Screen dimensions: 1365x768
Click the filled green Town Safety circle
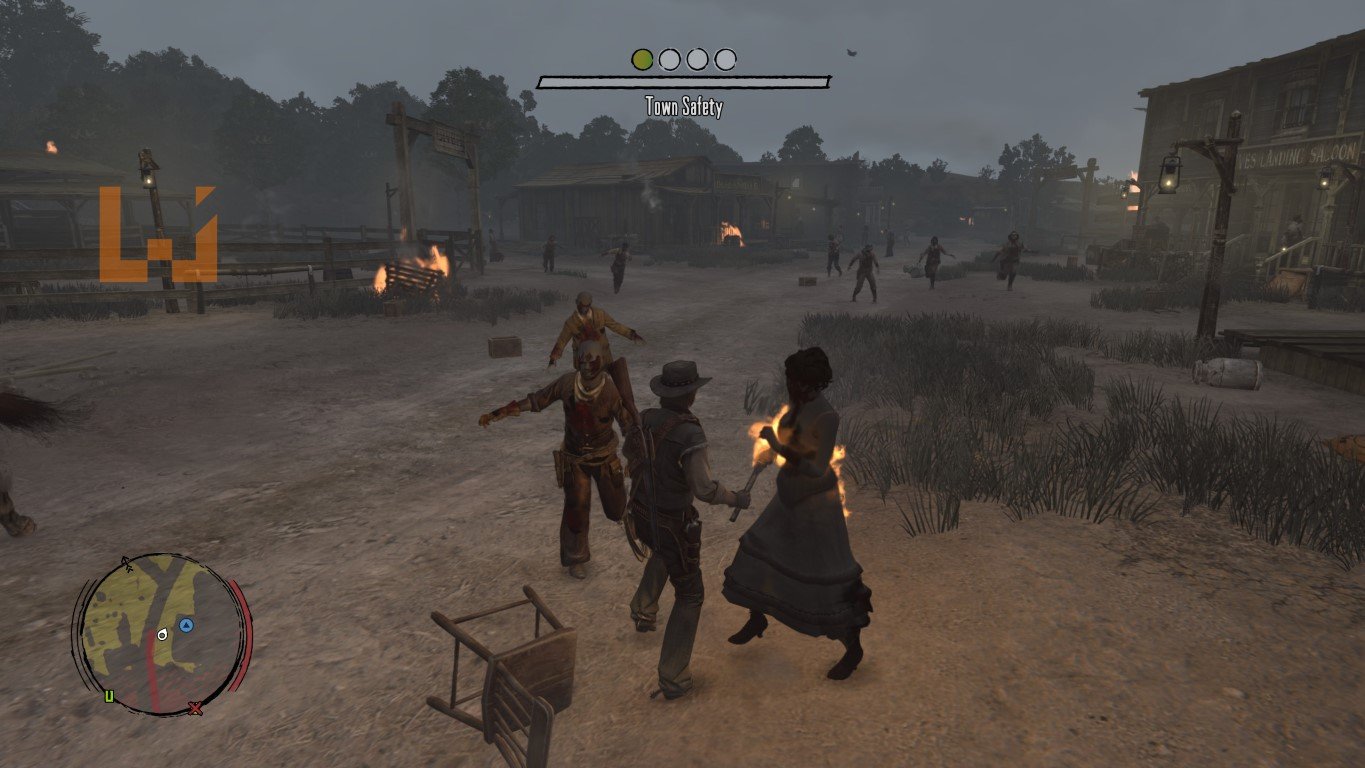(642, 59)
